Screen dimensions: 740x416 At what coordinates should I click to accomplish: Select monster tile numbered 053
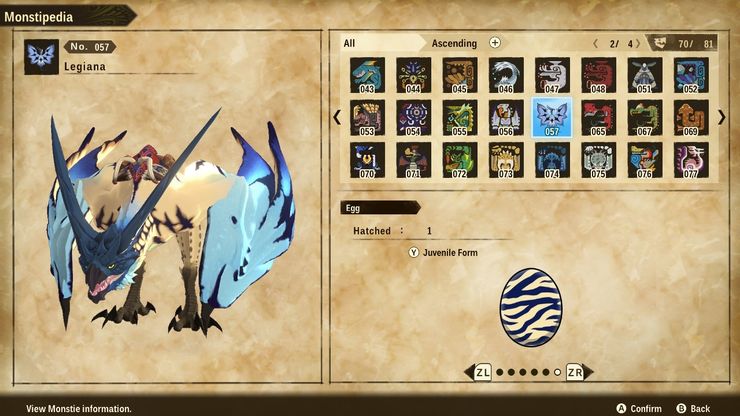(367, 118)
